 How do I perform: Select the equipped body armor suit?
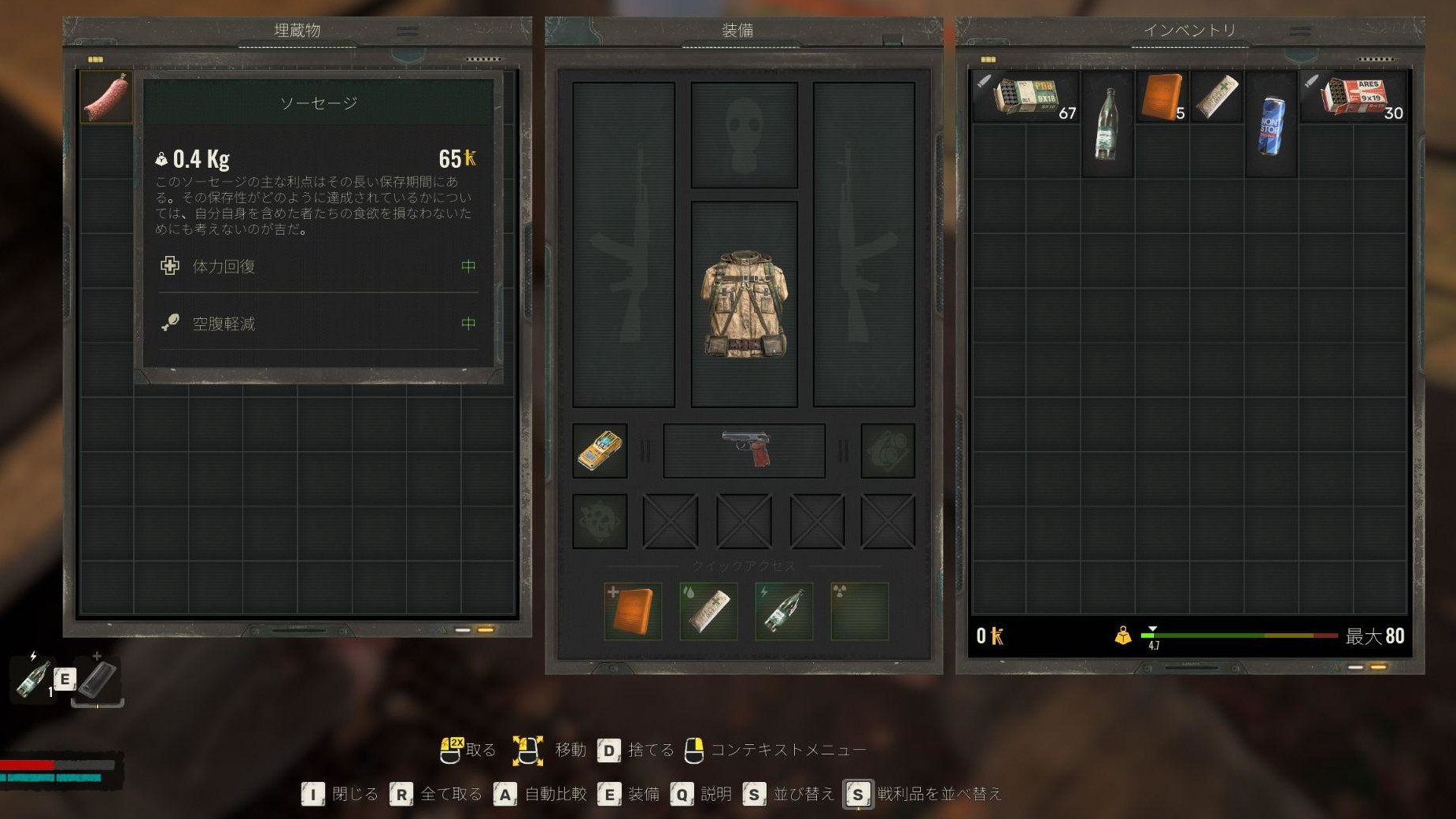[x=744, y=304]
